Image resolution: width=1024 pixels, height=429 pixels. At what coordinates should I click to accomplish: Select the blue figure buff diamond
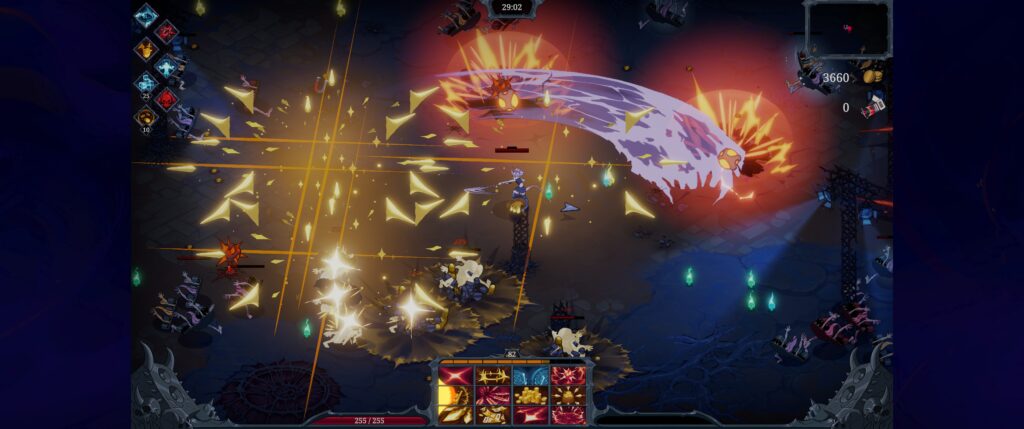point(166,65)
